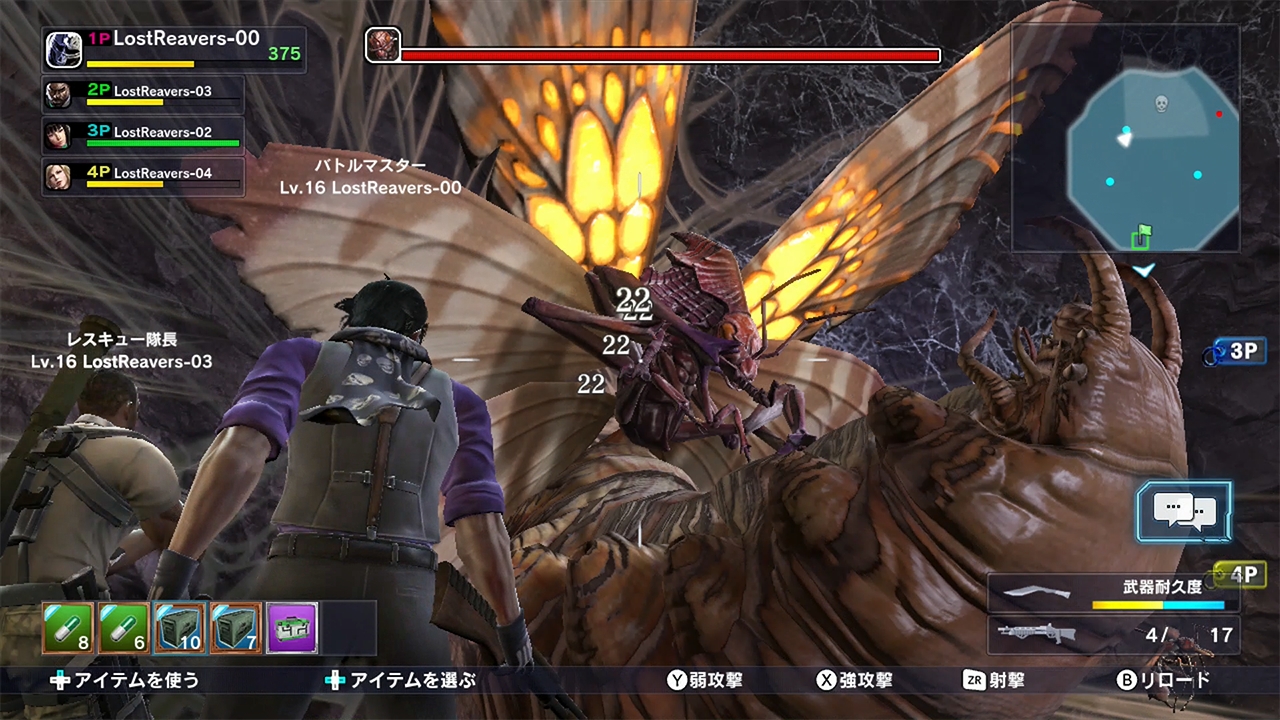
Task: Choose the ammo crate slot showing 10
Action: pyautogui.click(x=180, y=628)
